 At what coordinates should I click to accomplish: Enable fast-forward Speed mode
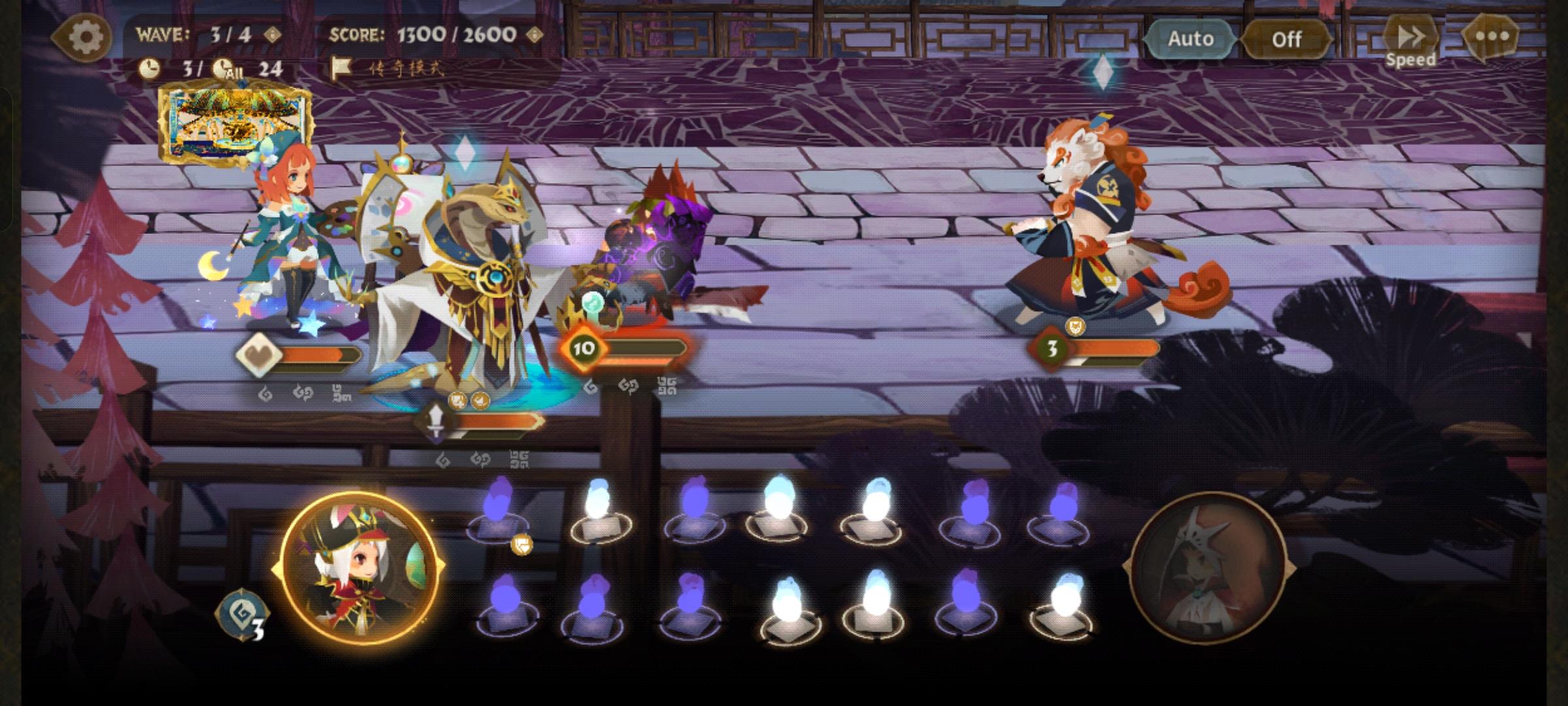point(1411,37)
